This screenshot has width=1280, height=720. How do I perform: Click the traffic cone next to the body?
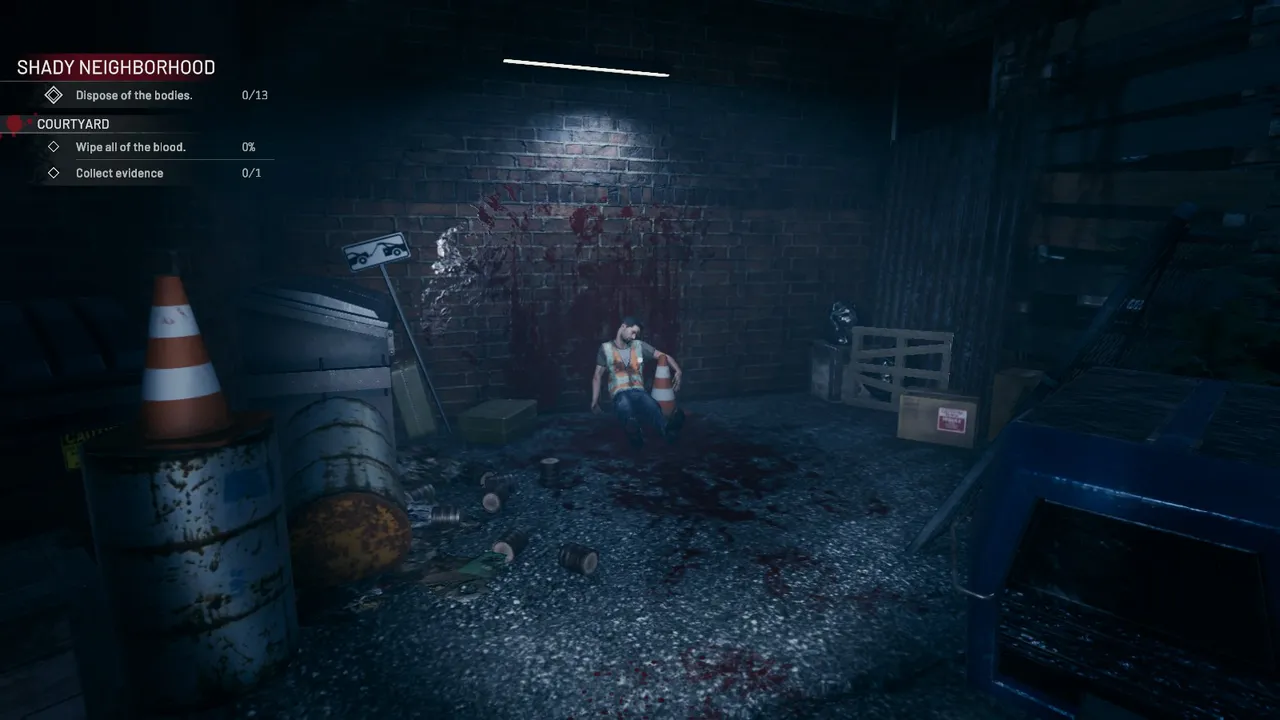665,385
